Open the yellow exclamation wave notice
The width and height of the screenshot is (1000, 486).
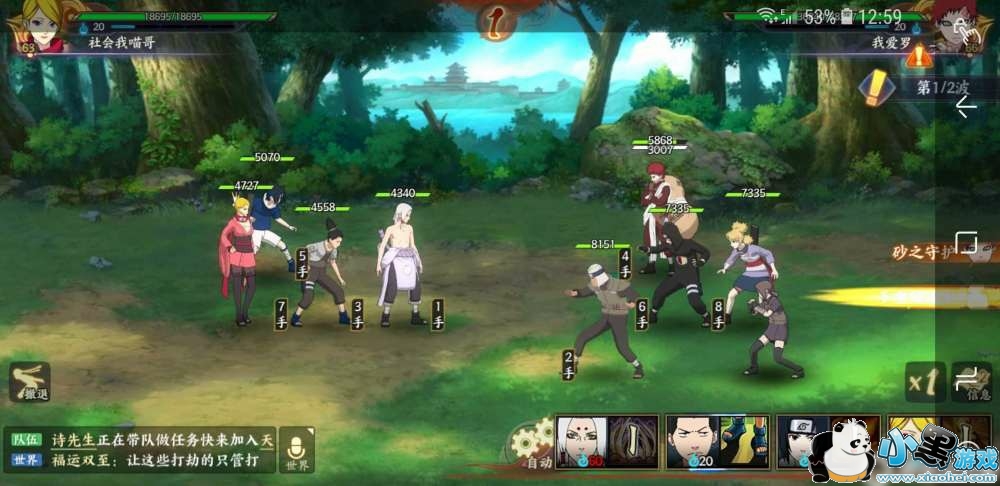point(878,88)
